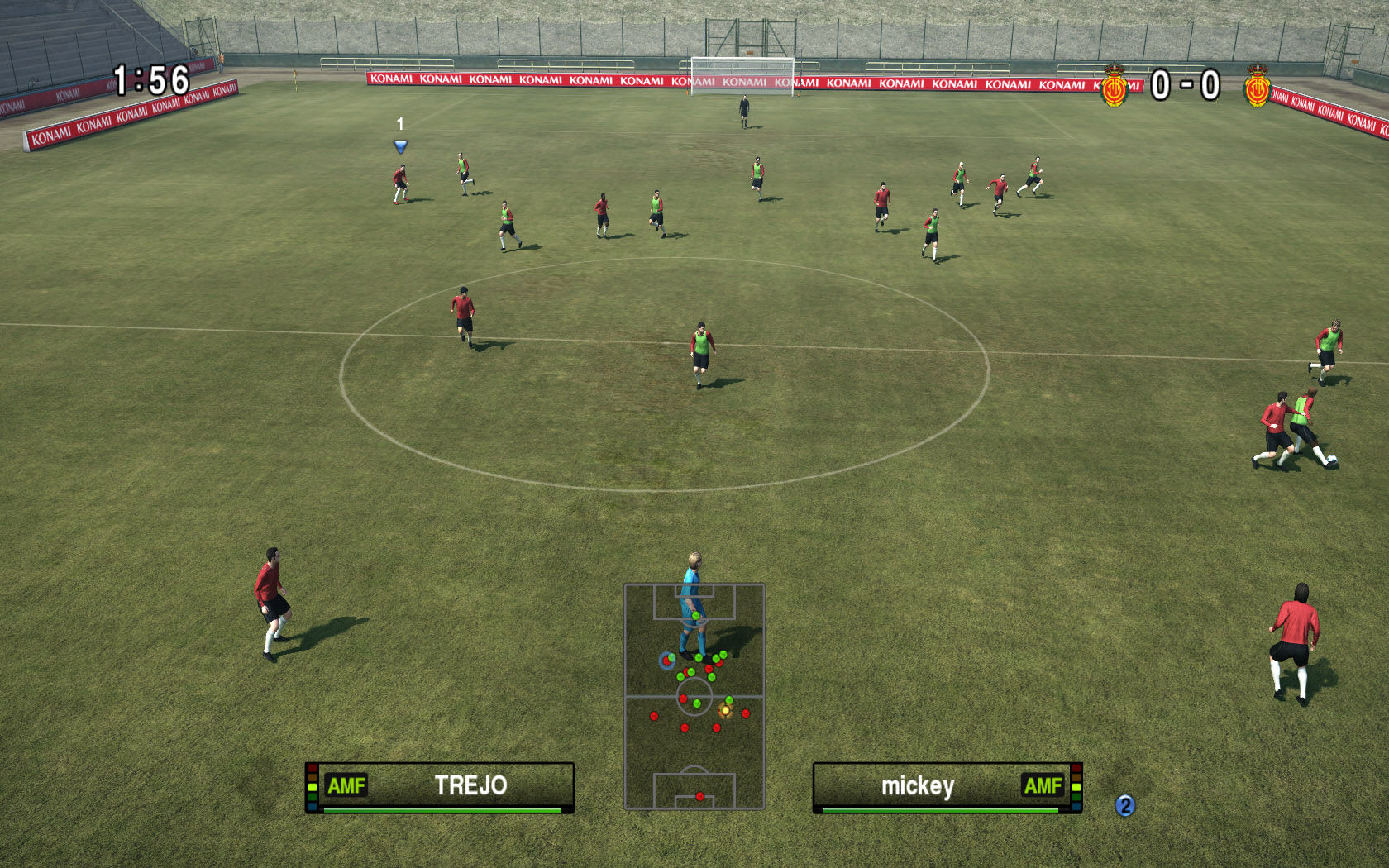This screenshot has width=1389, height=868.
Task: Click the radar minimap of the pitch
Action: 694,696
